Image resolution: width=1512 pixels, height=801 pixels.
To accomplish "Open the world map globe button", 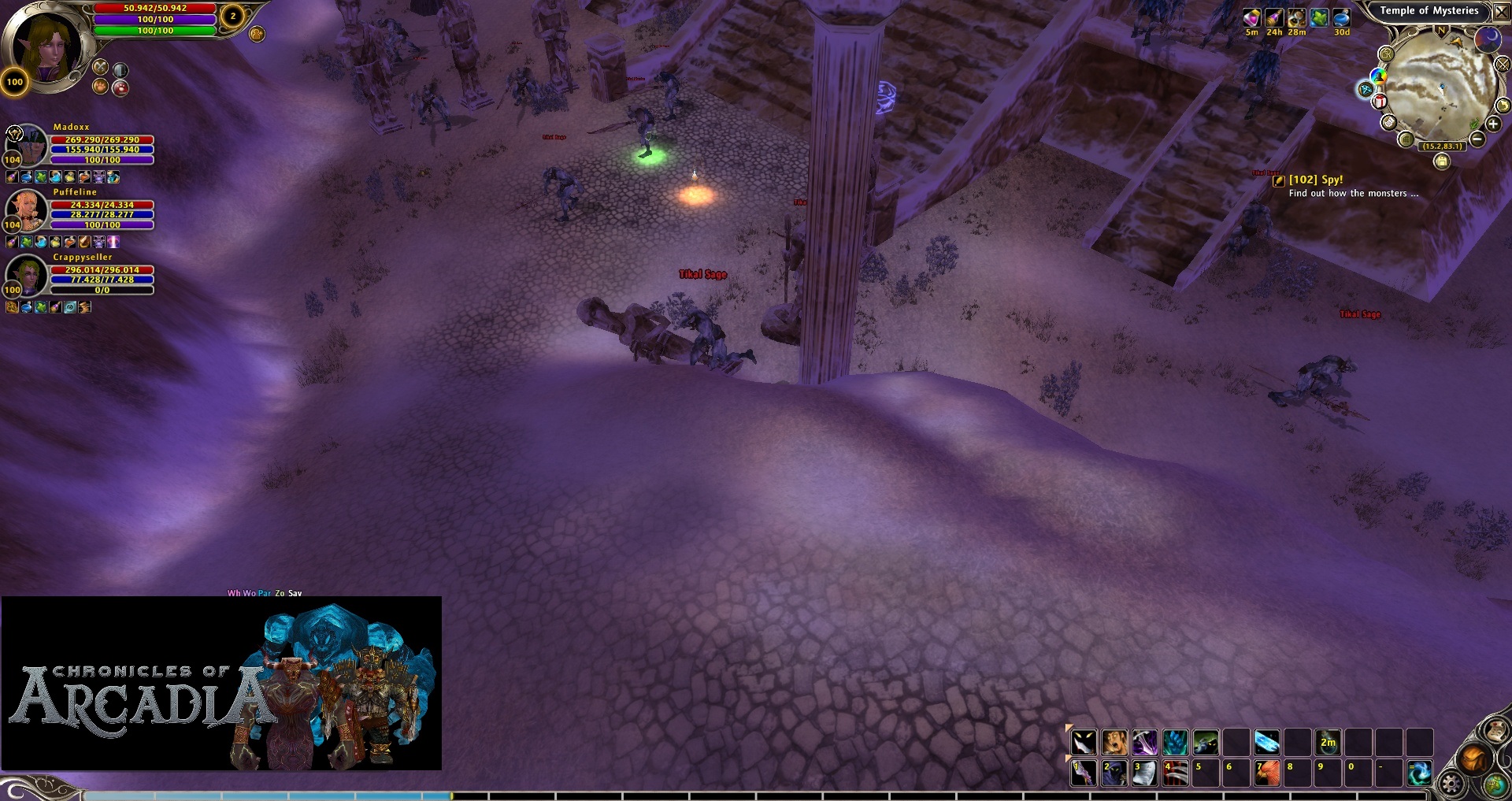I will click(1495, 784).
